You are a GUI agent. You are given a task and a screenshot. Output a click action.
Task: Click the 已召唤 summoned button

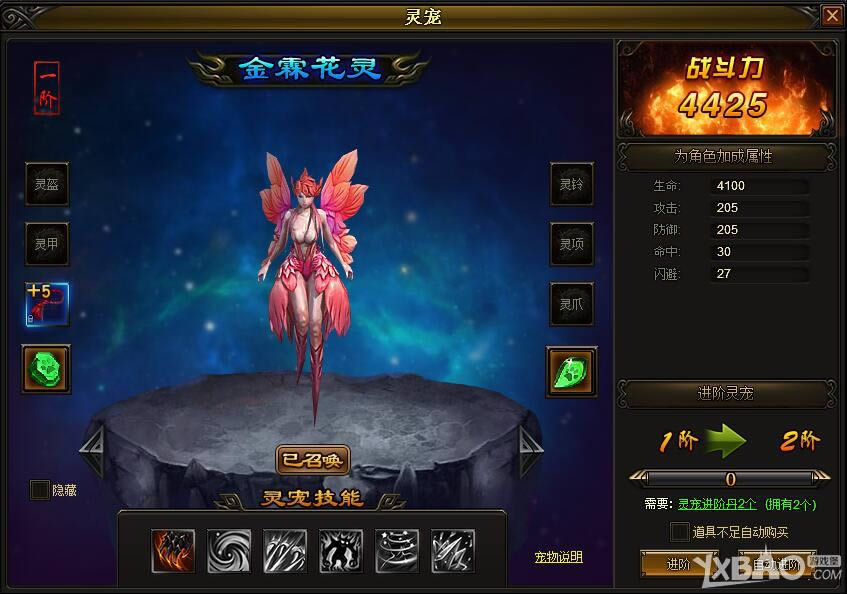tap(312, 459)
